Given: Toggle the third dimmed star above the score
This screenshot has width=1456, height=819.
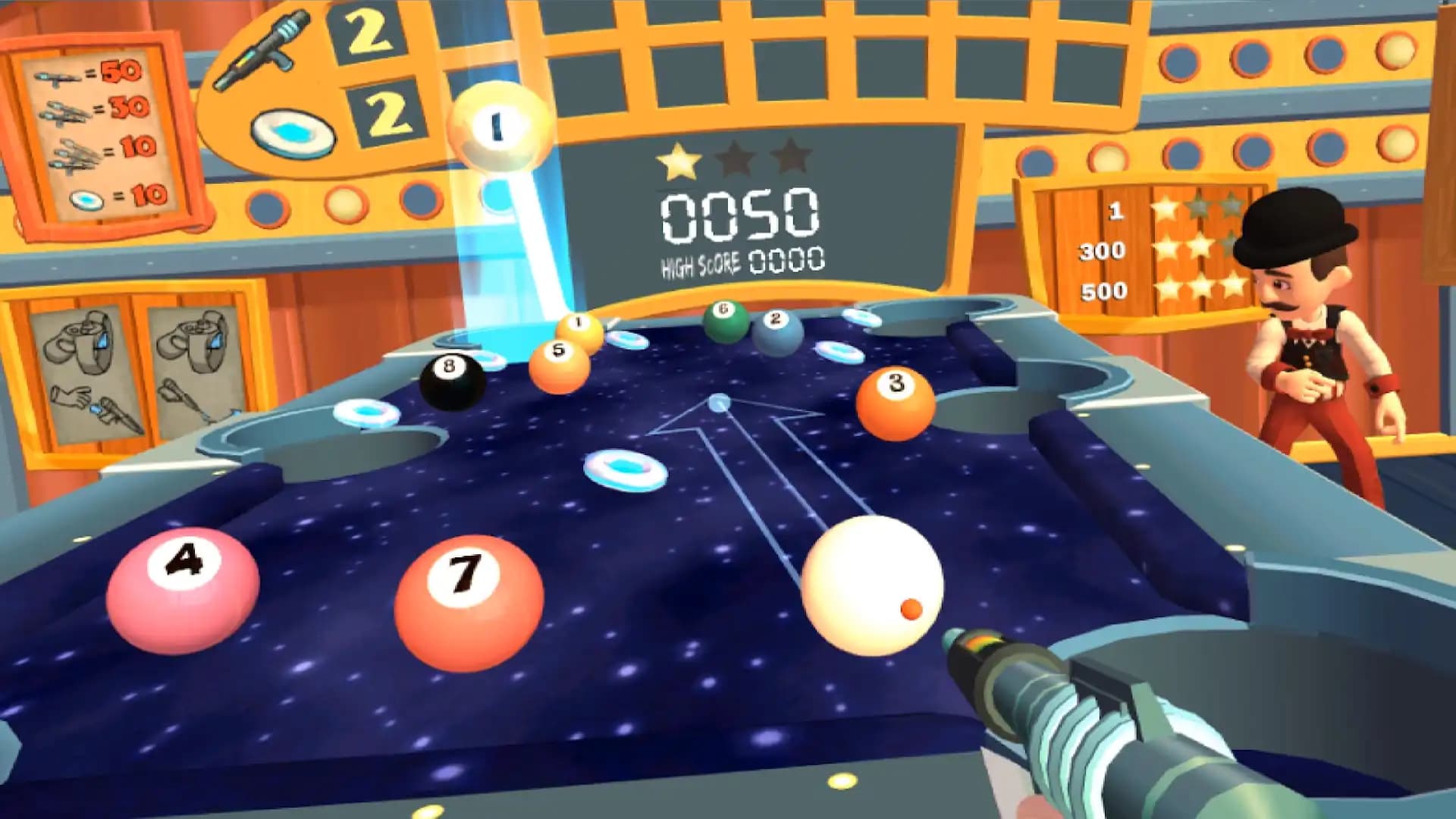Looking at the screenshot, I should tap(792, 159).
